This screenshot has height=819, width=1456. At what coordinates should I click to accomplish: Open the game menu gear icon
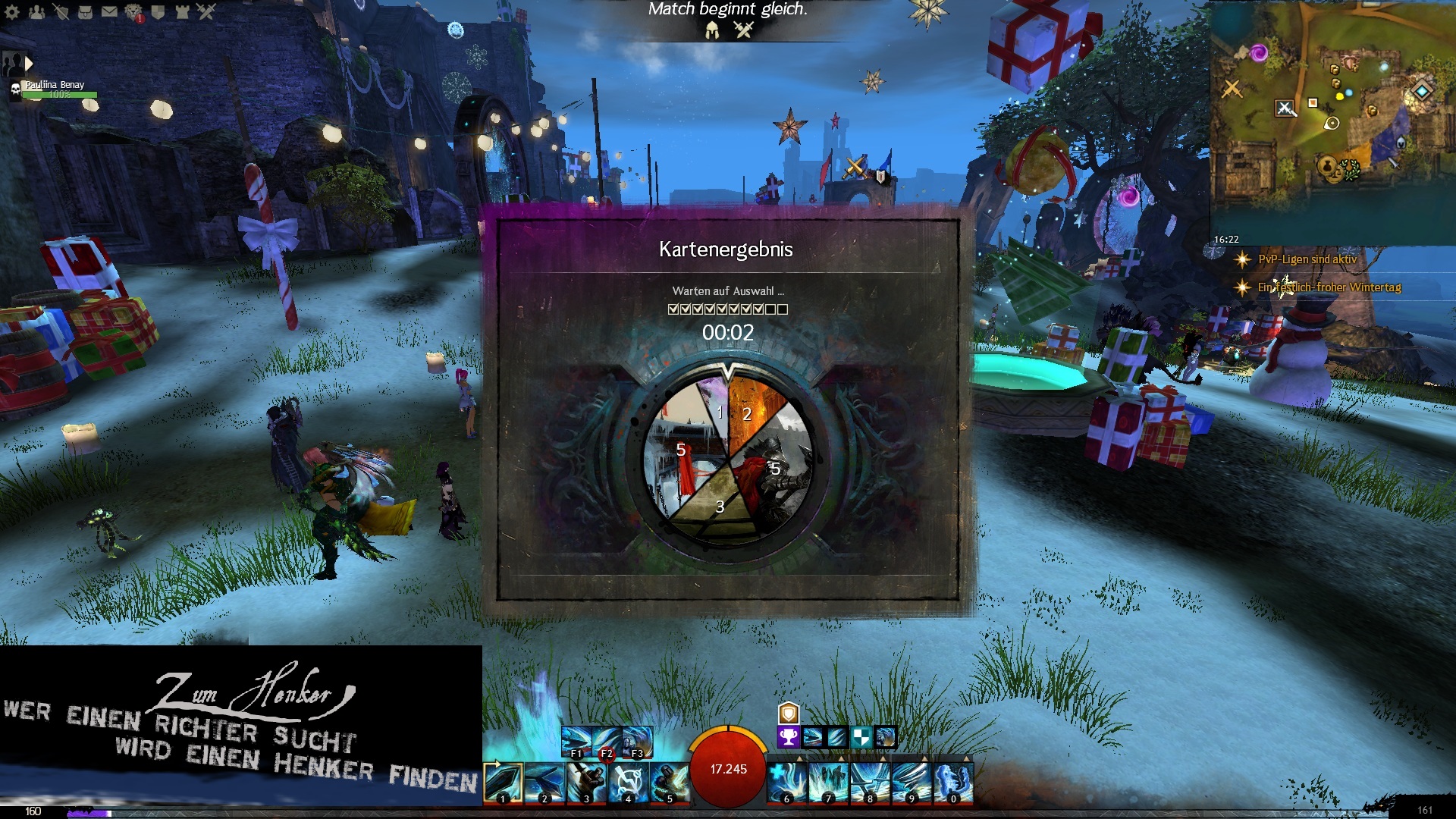12,11
